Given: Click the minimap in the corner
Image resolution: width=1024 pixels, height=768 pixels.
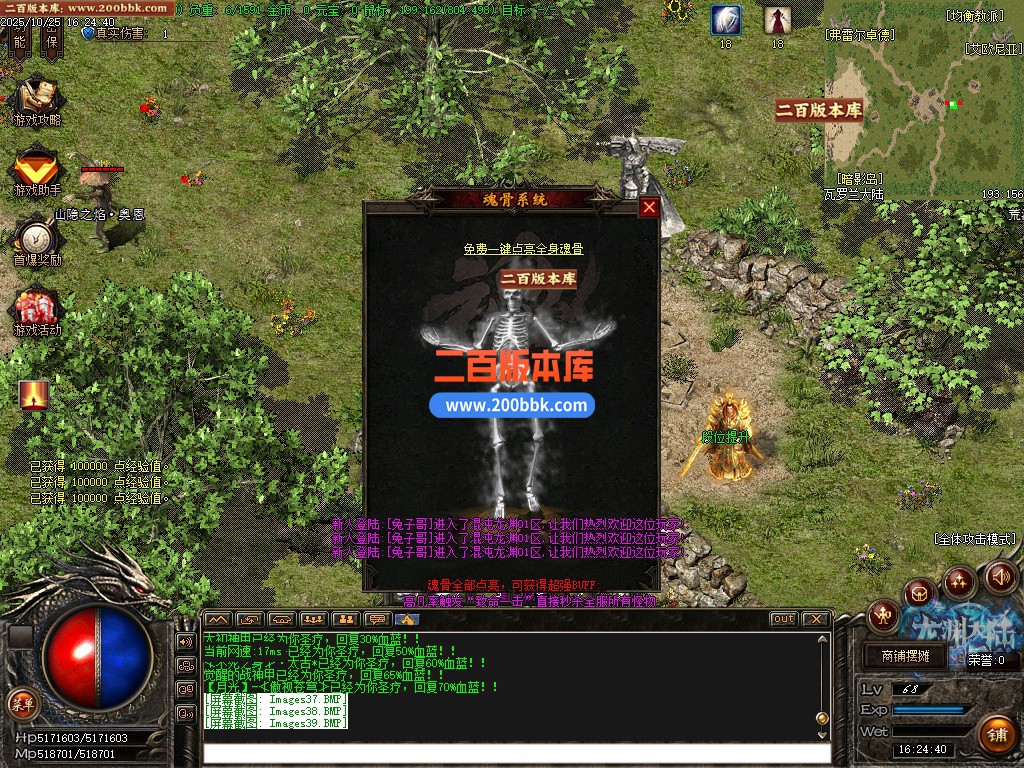Looking at the screenshot, I should coord(923,112).
